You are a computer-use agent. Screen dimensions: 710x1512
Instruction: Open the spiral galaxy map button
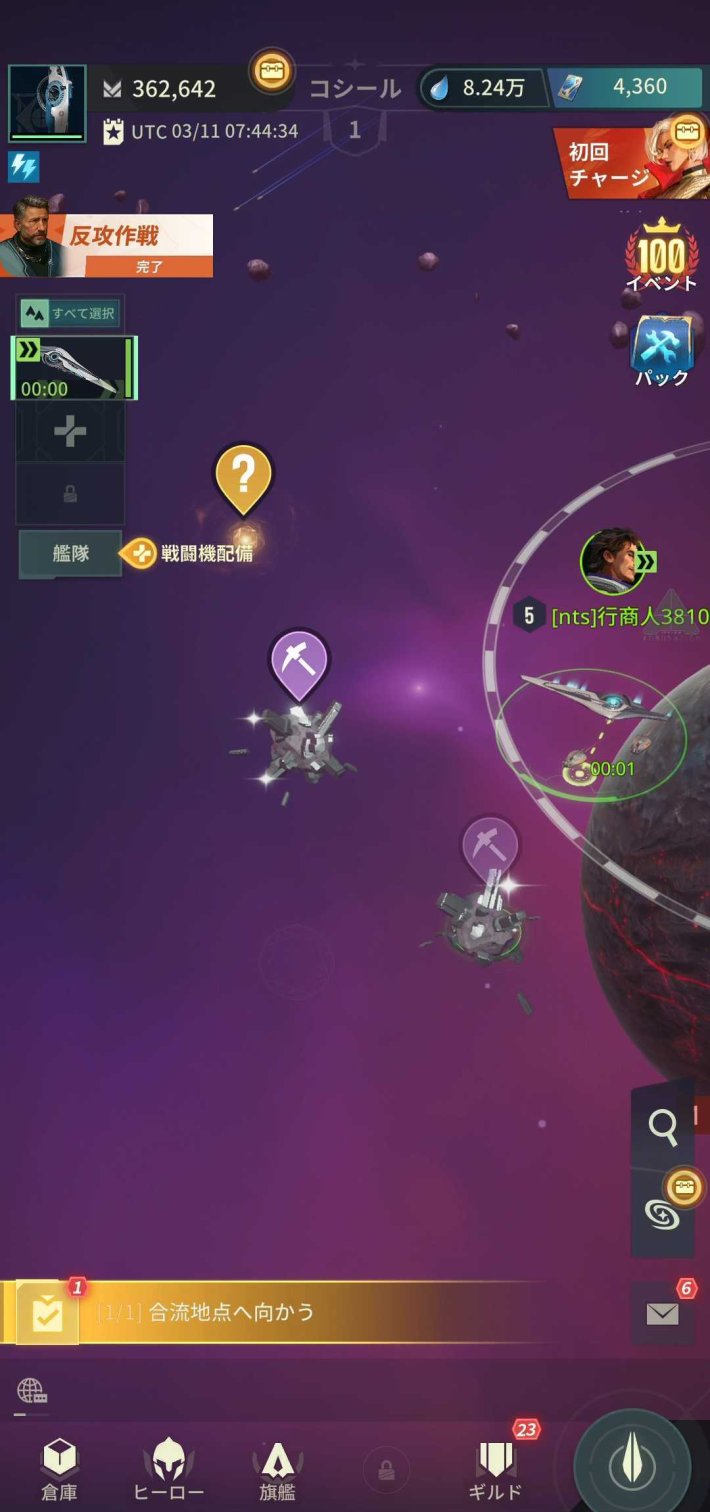pyautogui.click(x=662, y=1212)
